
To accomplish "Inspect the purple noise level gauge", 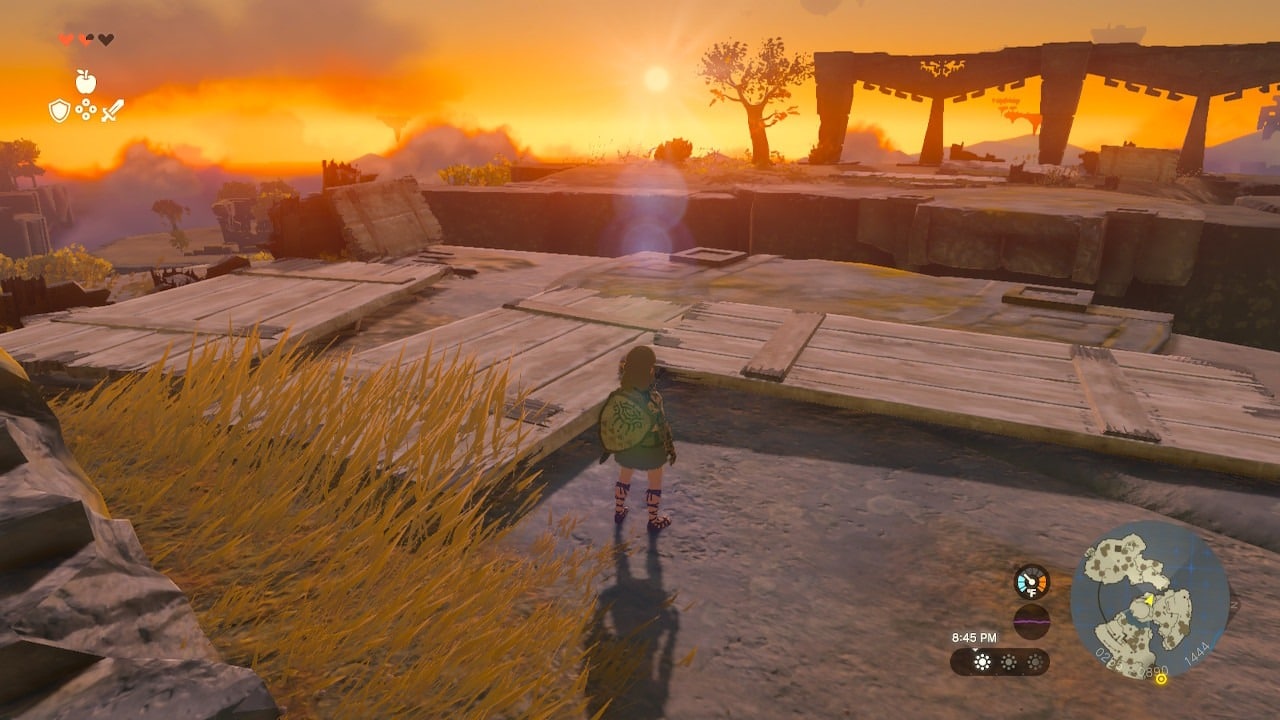I will (x=1031, y=621).
